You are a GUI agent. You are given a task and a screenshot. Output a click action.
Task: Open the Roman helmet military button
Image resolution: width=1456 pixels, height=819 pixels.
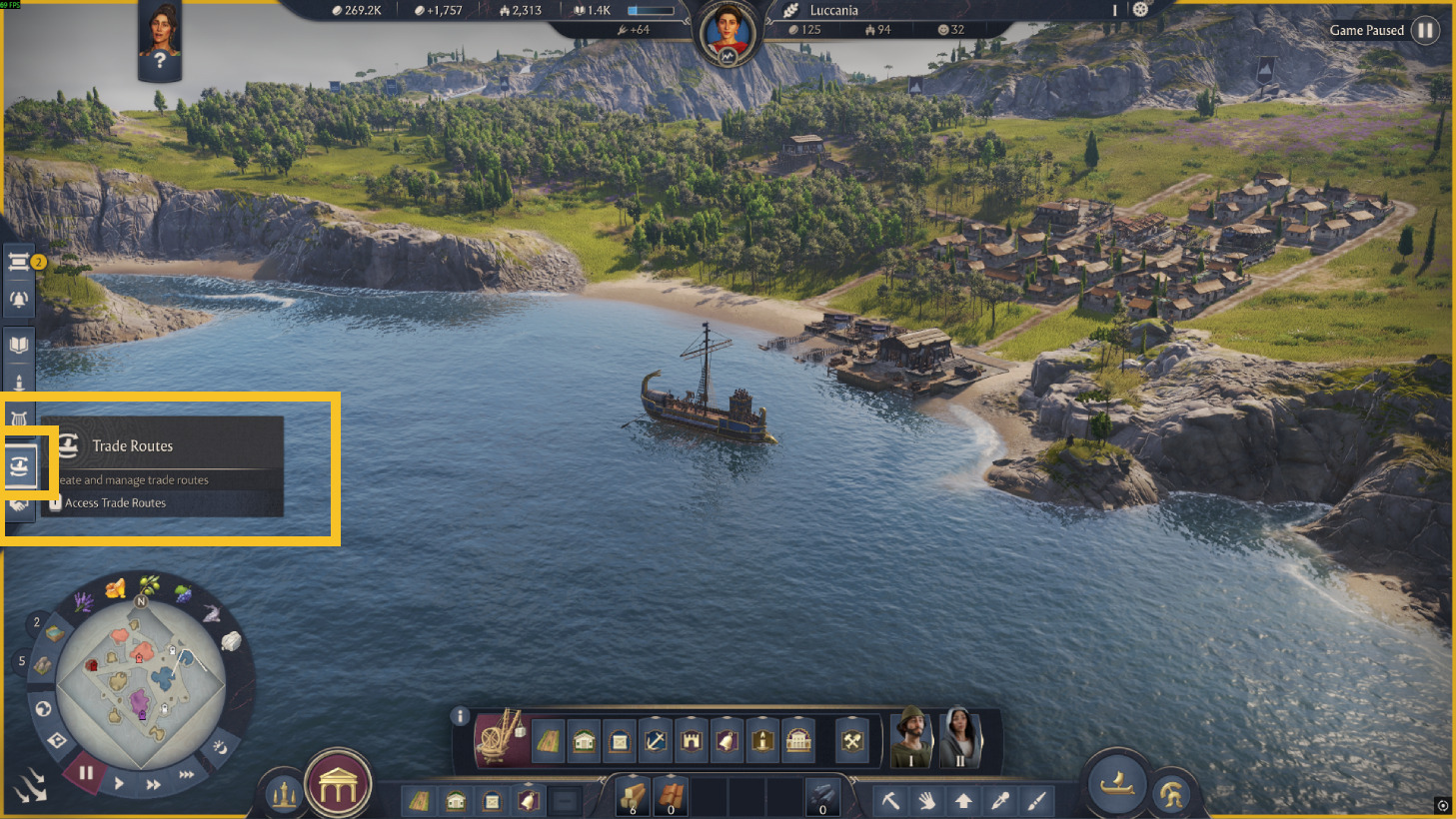pyautogui.click(x=1171, y=795)
